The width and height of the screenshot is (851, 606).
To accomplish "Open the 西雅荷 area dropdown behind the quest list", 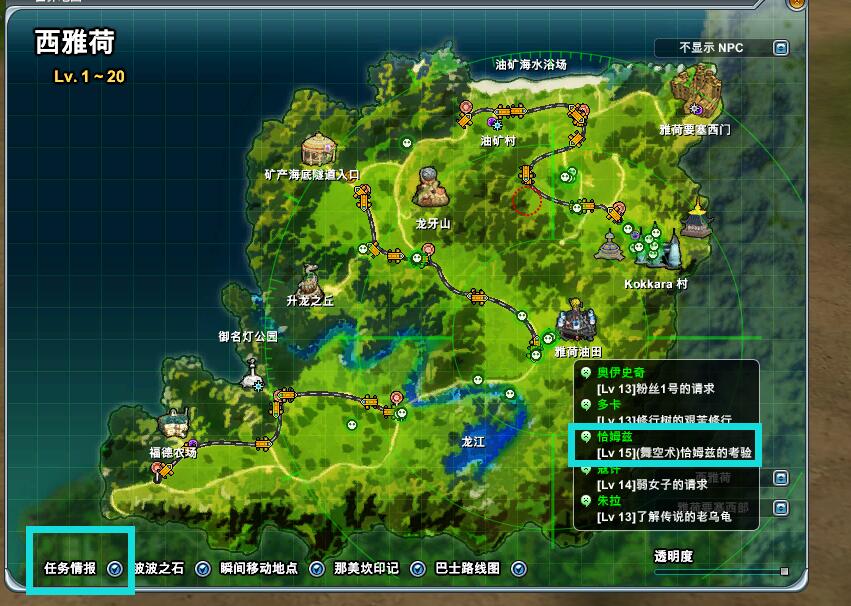I will pos(780,478).
